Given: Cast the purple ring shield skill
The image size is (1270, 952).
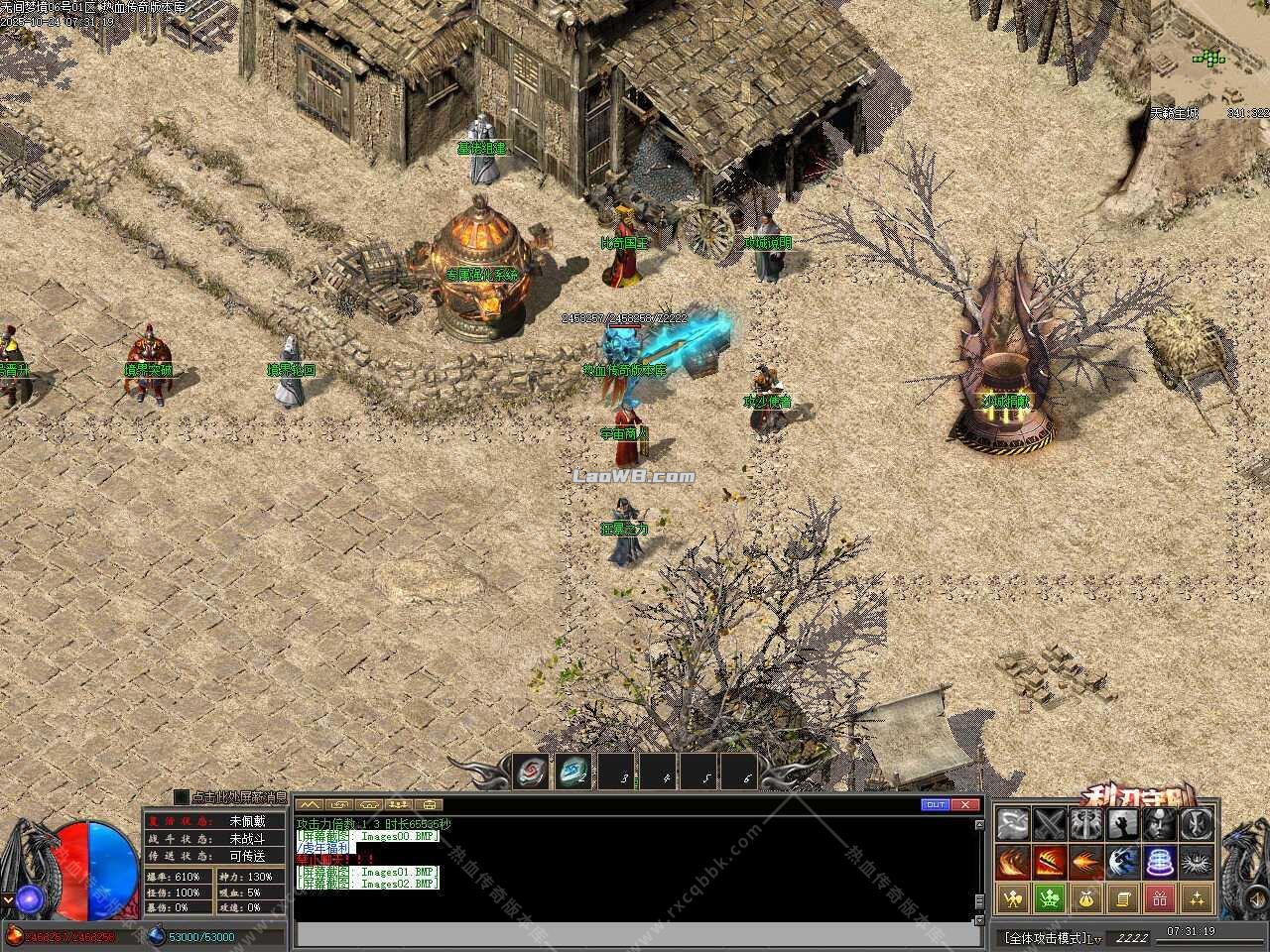Looking at the screenshot, I should pos(1157,862).
